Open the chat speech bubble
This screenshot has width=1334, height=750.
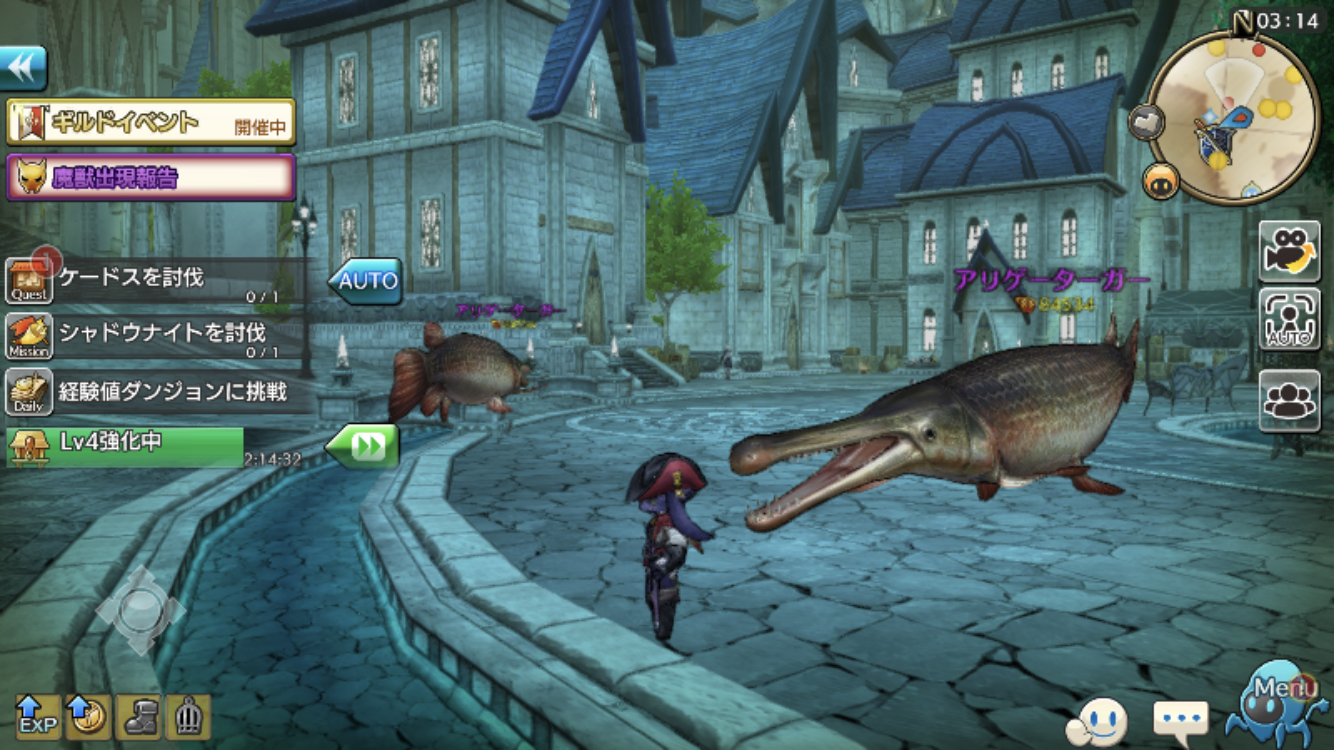tap(1181, 719)
